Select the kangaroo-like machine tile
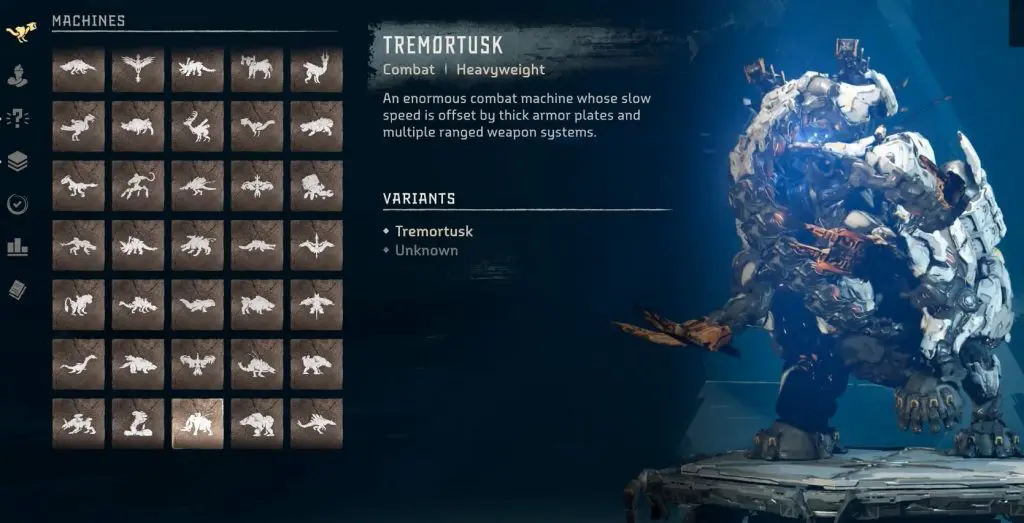The image size is (1024, 523). tap(316, 70)
